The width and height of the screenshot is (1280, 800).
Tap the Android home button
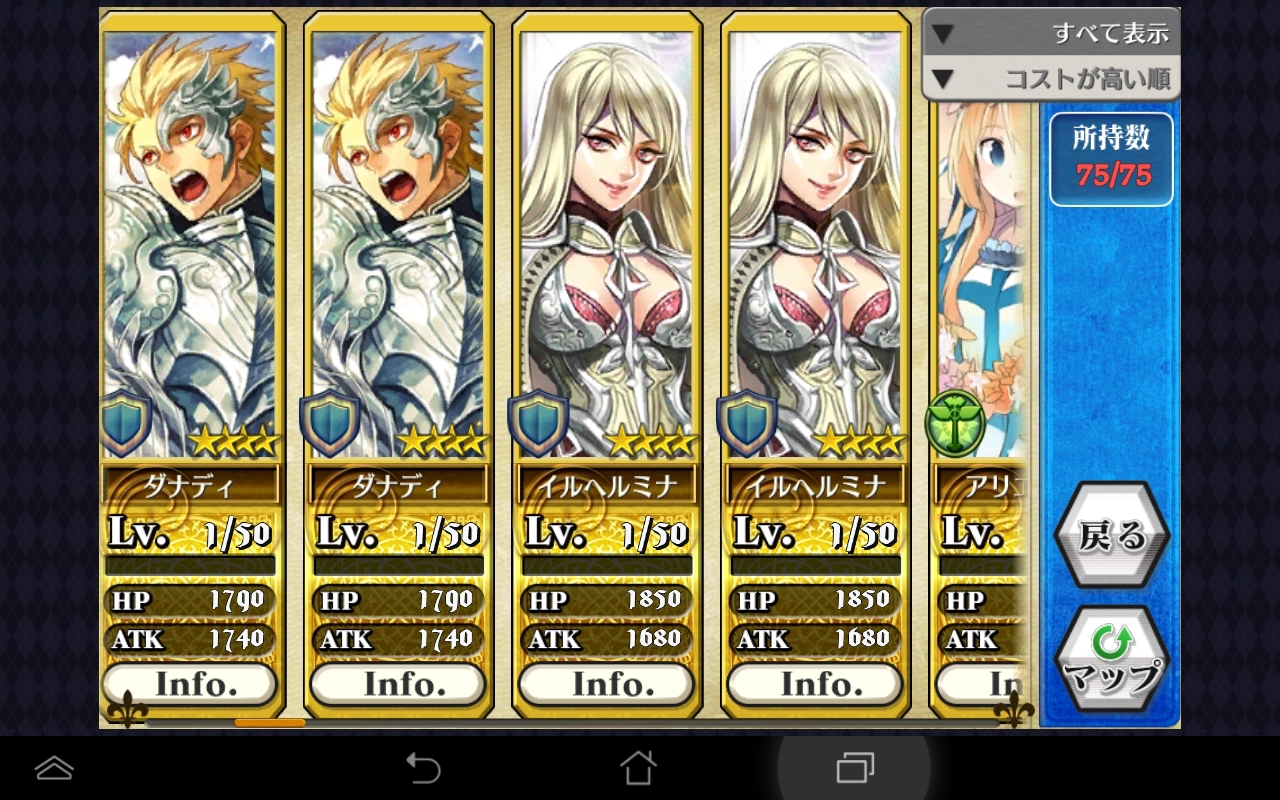tap(638, 768)
